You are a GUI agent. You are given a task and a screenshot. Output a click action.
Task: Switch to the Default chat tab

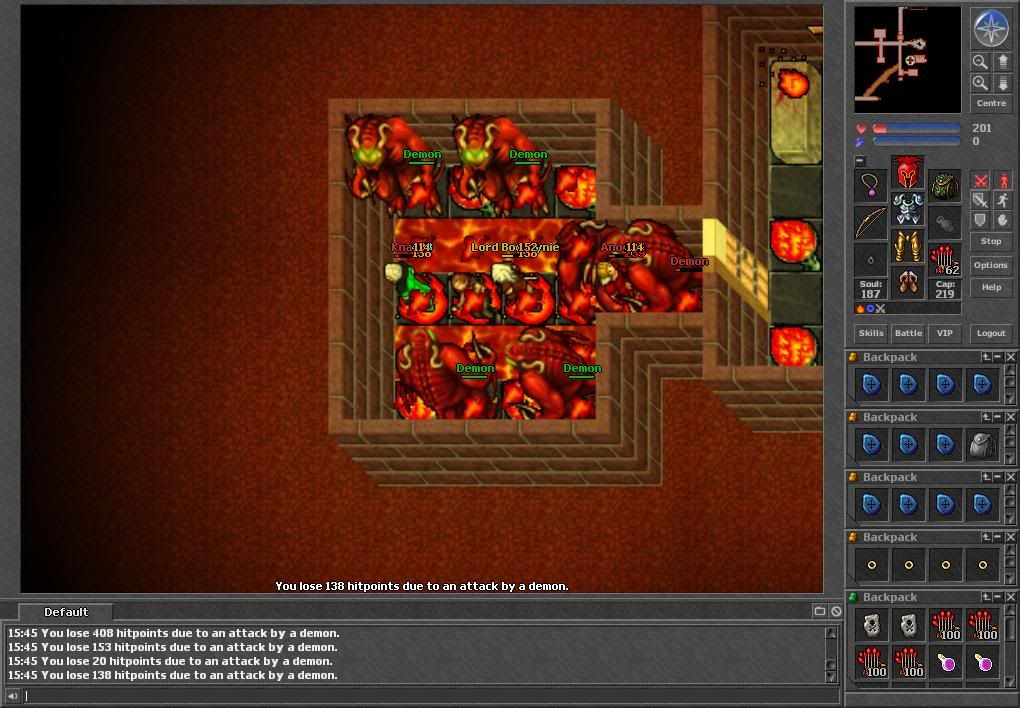pyautogui.click(x=66, y=612)
